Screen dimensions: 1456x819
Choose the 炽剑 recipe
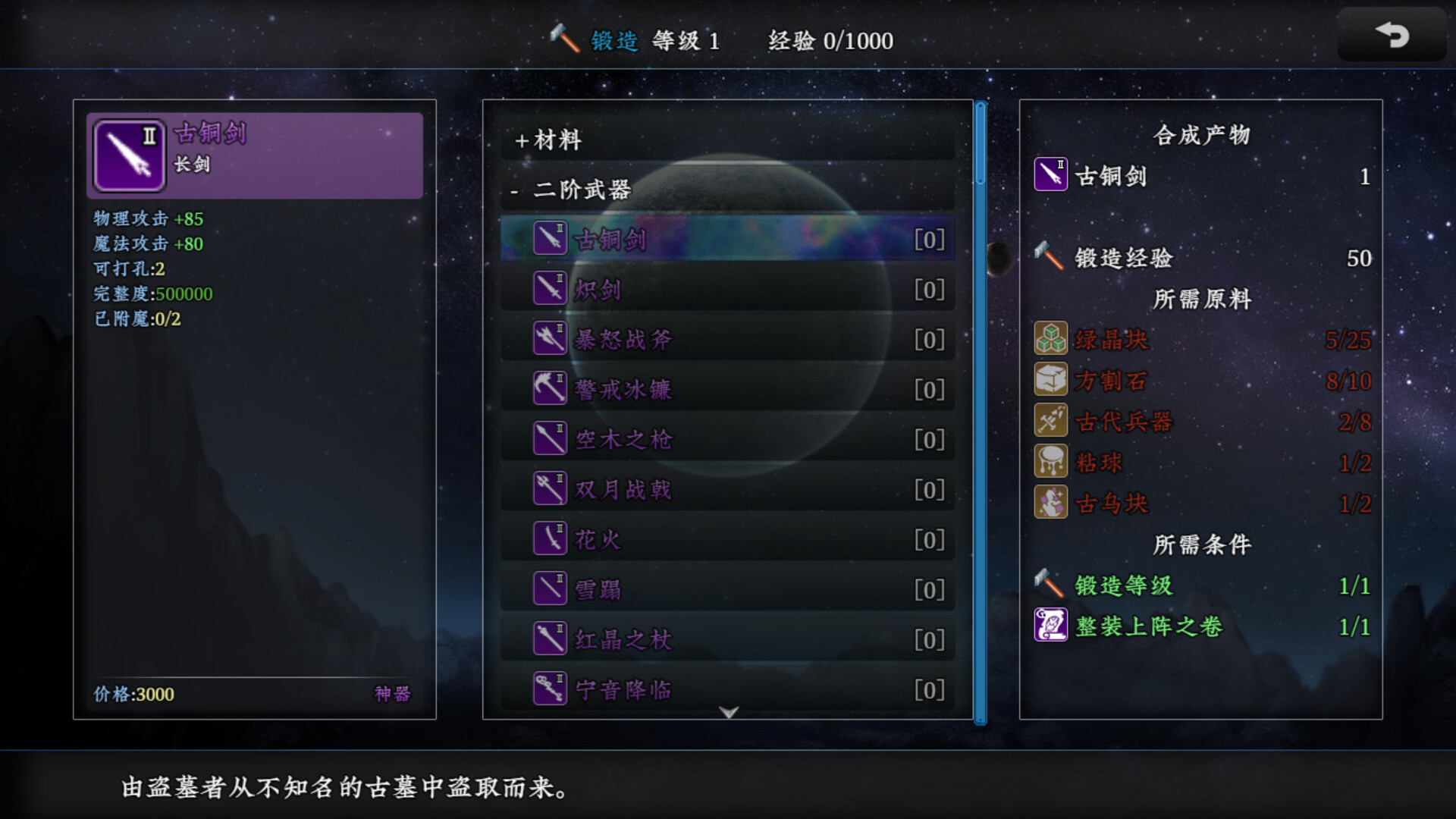[x=726, y=290]
